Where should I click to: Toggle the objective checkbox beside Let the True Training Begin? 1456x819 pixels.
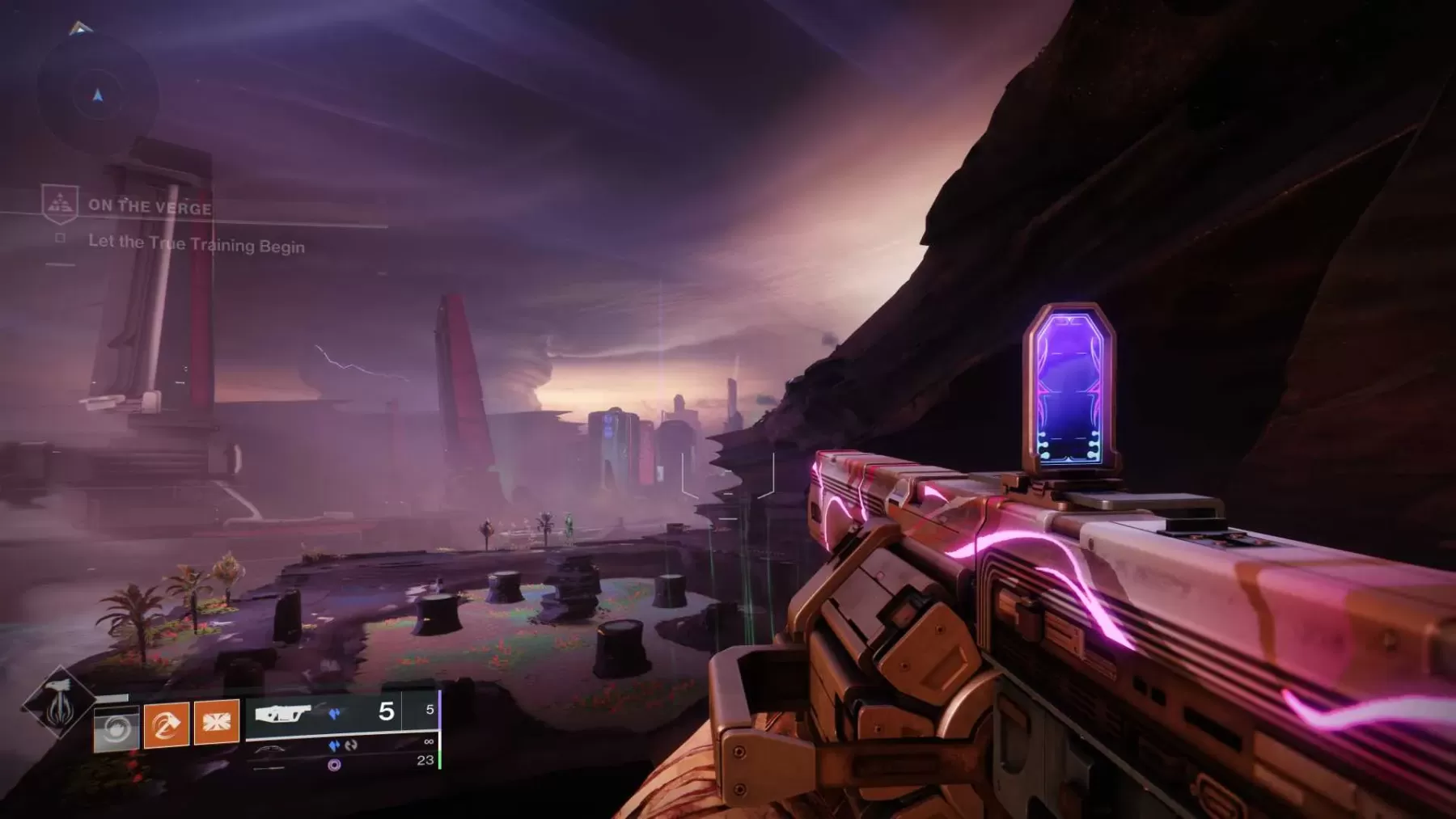click(x=60, y=239)
